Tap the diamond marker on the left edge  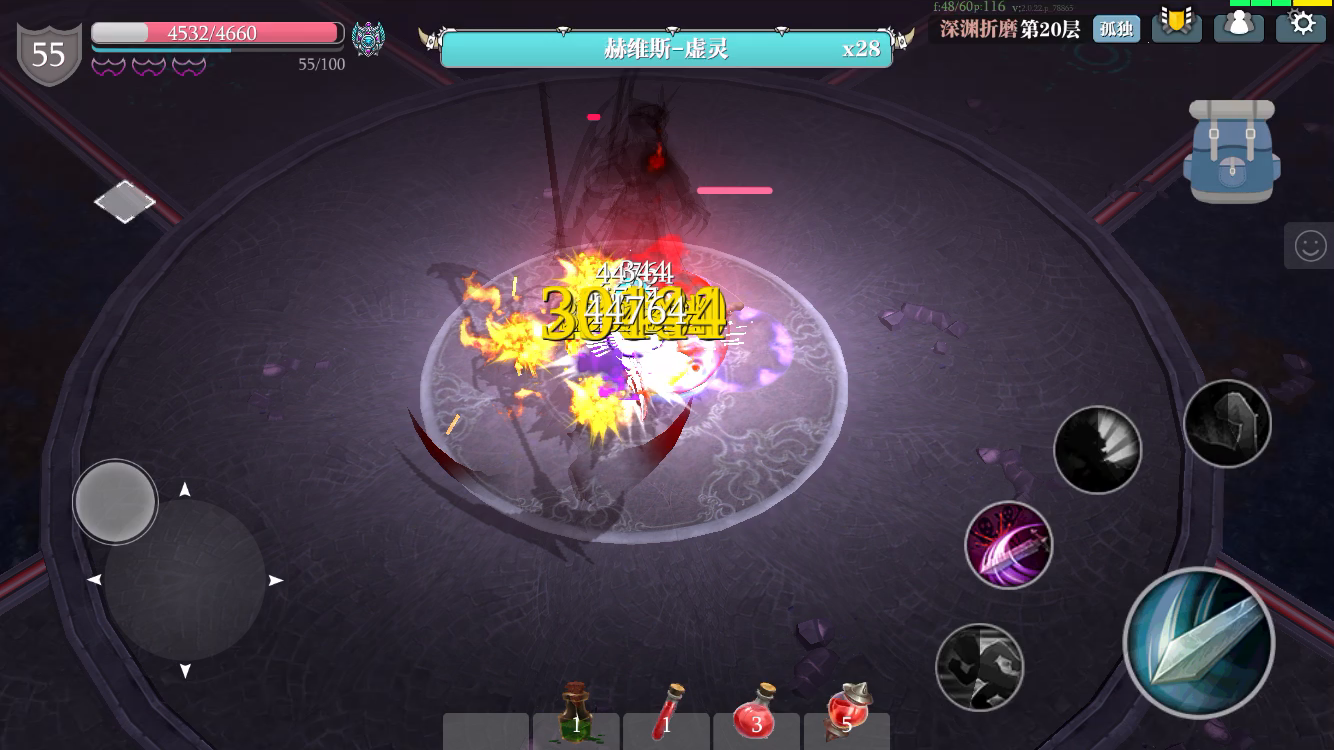(x=124, y=202)
